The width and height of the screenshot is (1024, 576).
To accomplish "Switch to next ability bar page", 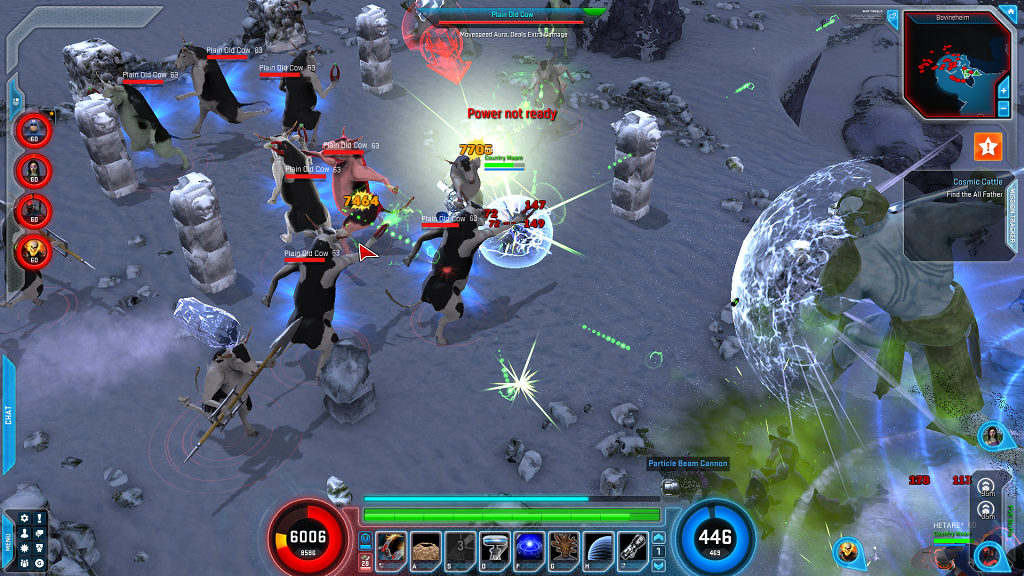I will pos(658,565).
